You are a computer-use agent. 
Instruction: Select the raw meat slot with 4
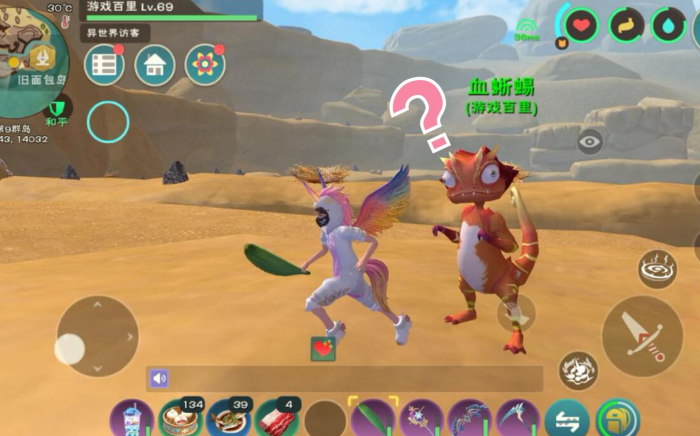coord(276,419)
